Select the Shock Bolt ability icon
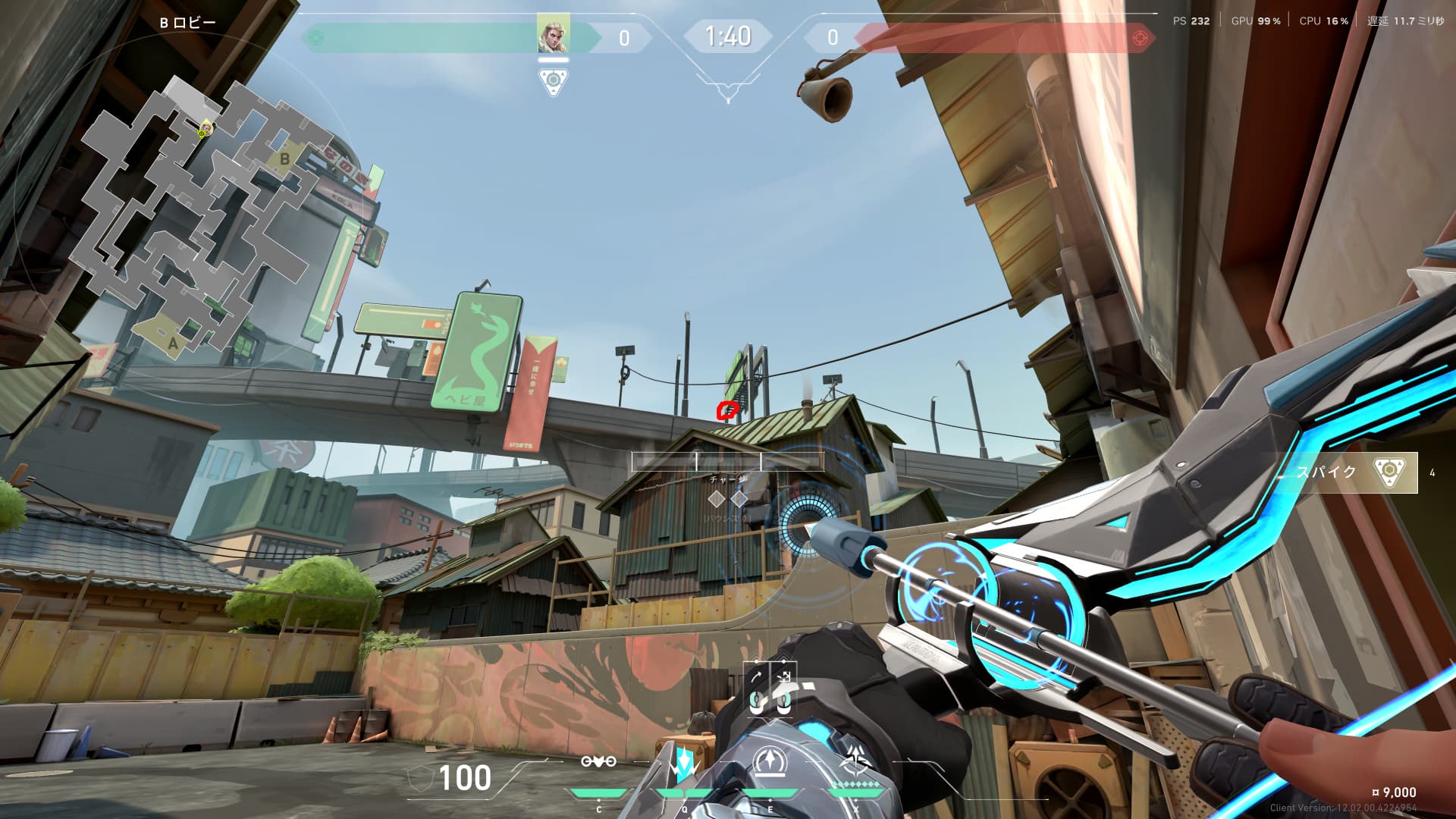The height and width of the screenshot is (819, 1456). 684,764
